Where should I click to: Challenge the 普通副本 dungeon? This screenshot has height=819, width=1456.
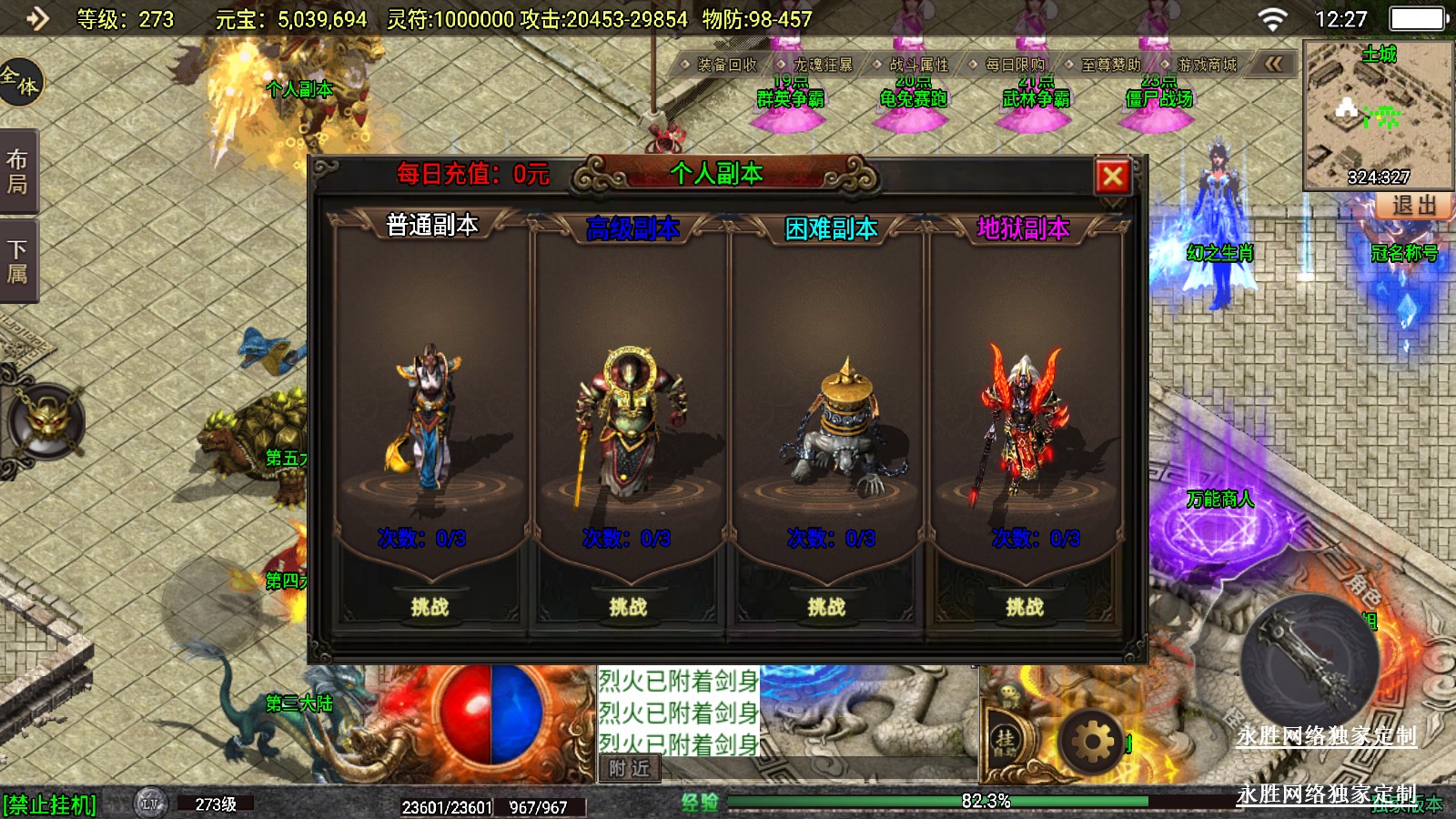coord(430,606)
